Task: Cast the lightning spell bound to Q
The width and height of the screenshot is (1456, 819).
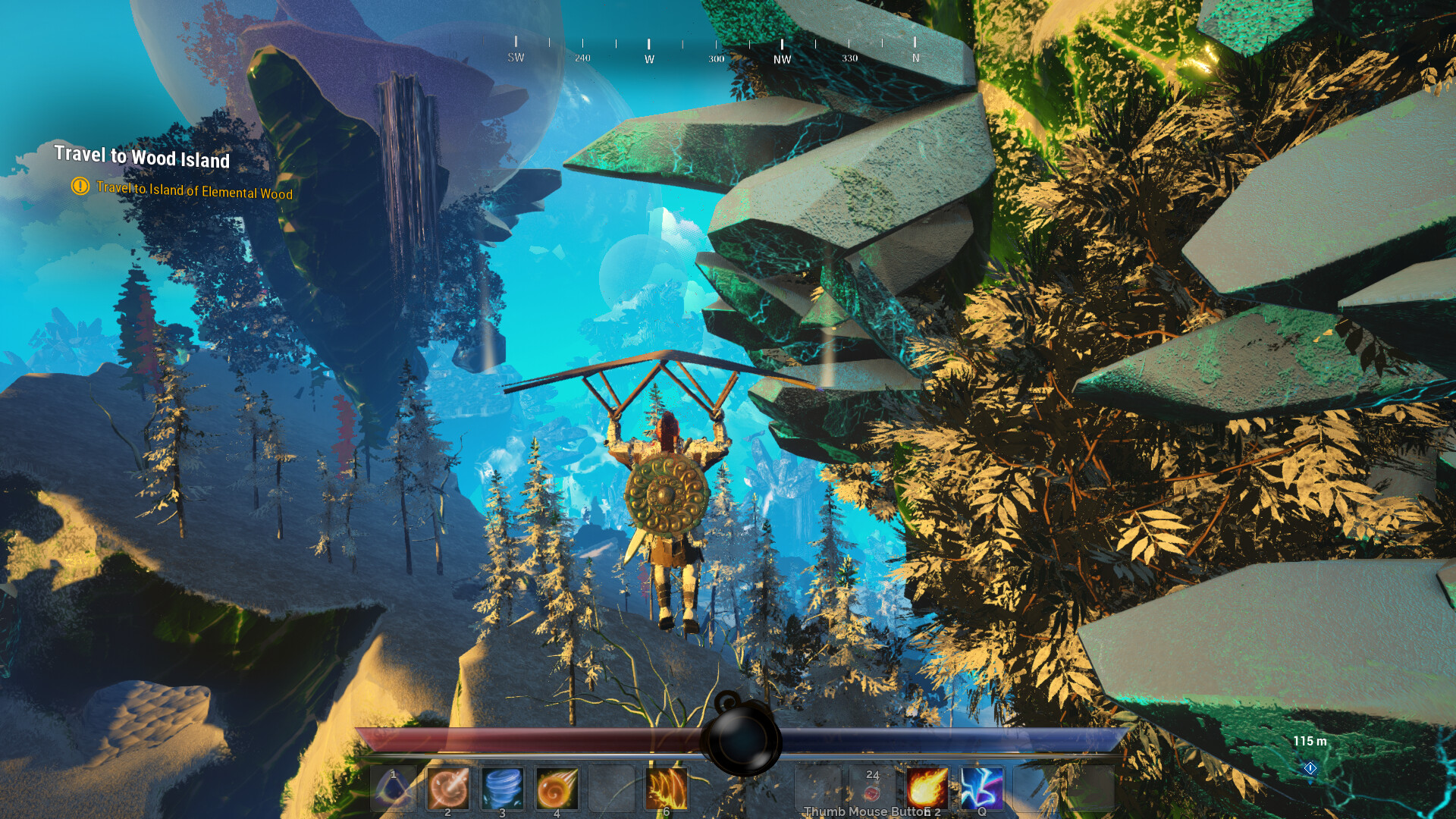Action: click(982, 787)
